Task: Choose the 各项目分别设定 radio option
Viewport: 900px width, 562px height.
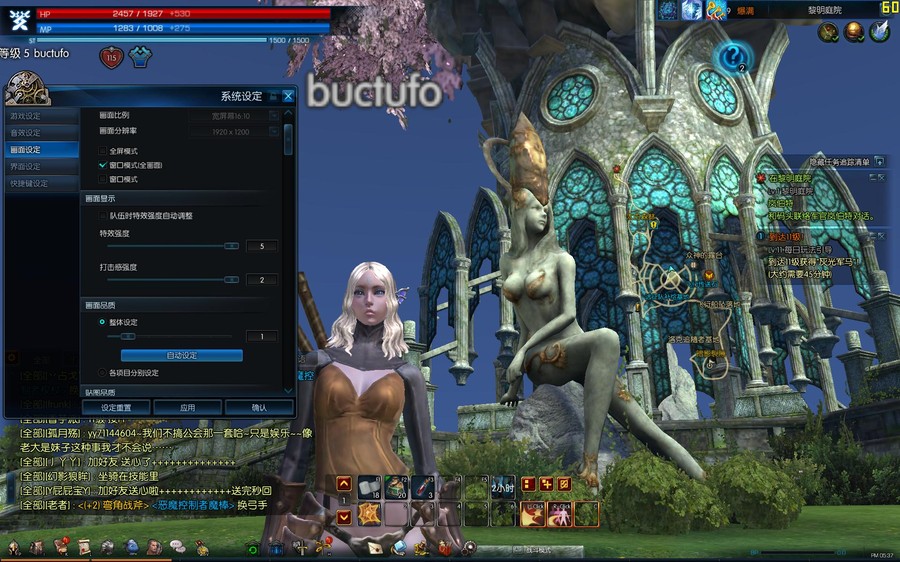Action: click(x=102, y=373)
